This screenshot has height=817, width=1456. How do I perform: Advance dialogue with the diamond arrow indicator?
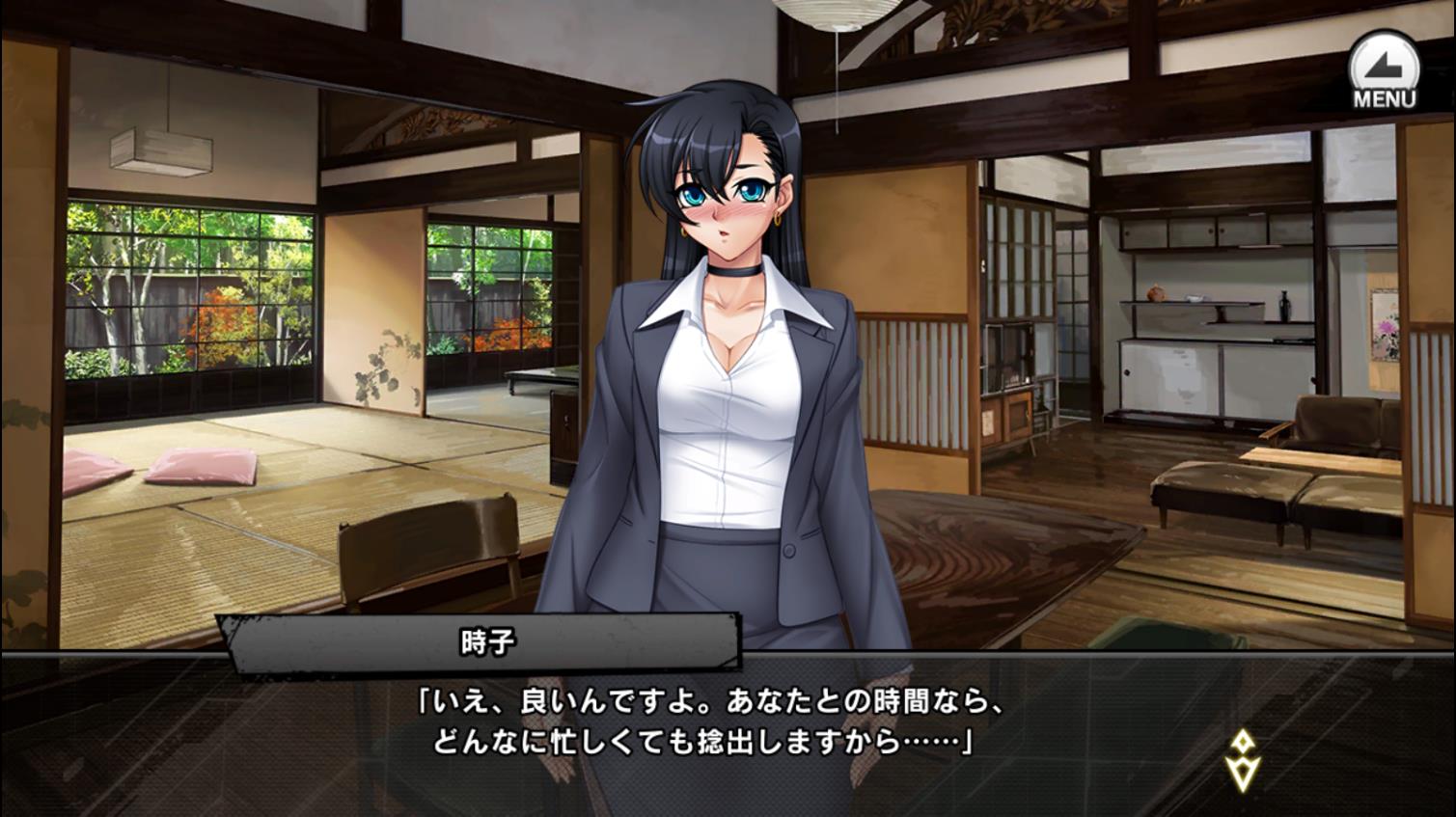pyautogui.click(x=1243, y=759)
